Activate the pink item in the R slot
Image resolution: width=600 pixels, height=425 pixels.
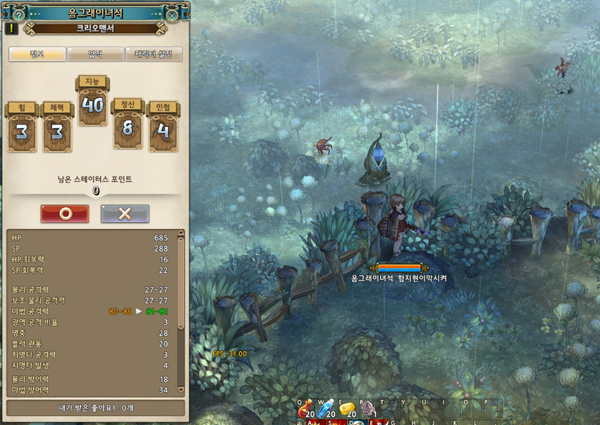(x=367, y=410)
